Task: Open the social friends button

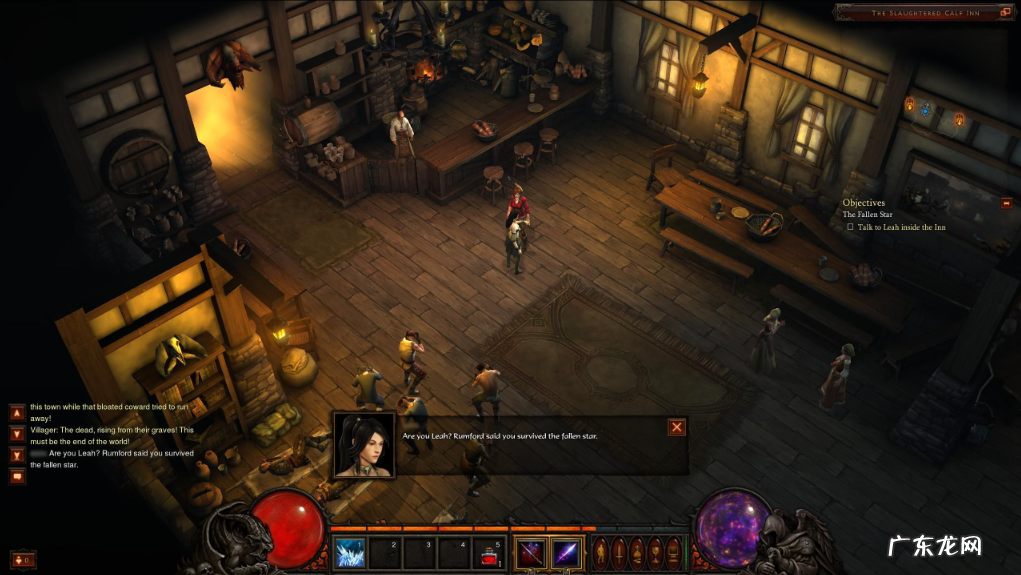Action: click(x=22, y=559)
